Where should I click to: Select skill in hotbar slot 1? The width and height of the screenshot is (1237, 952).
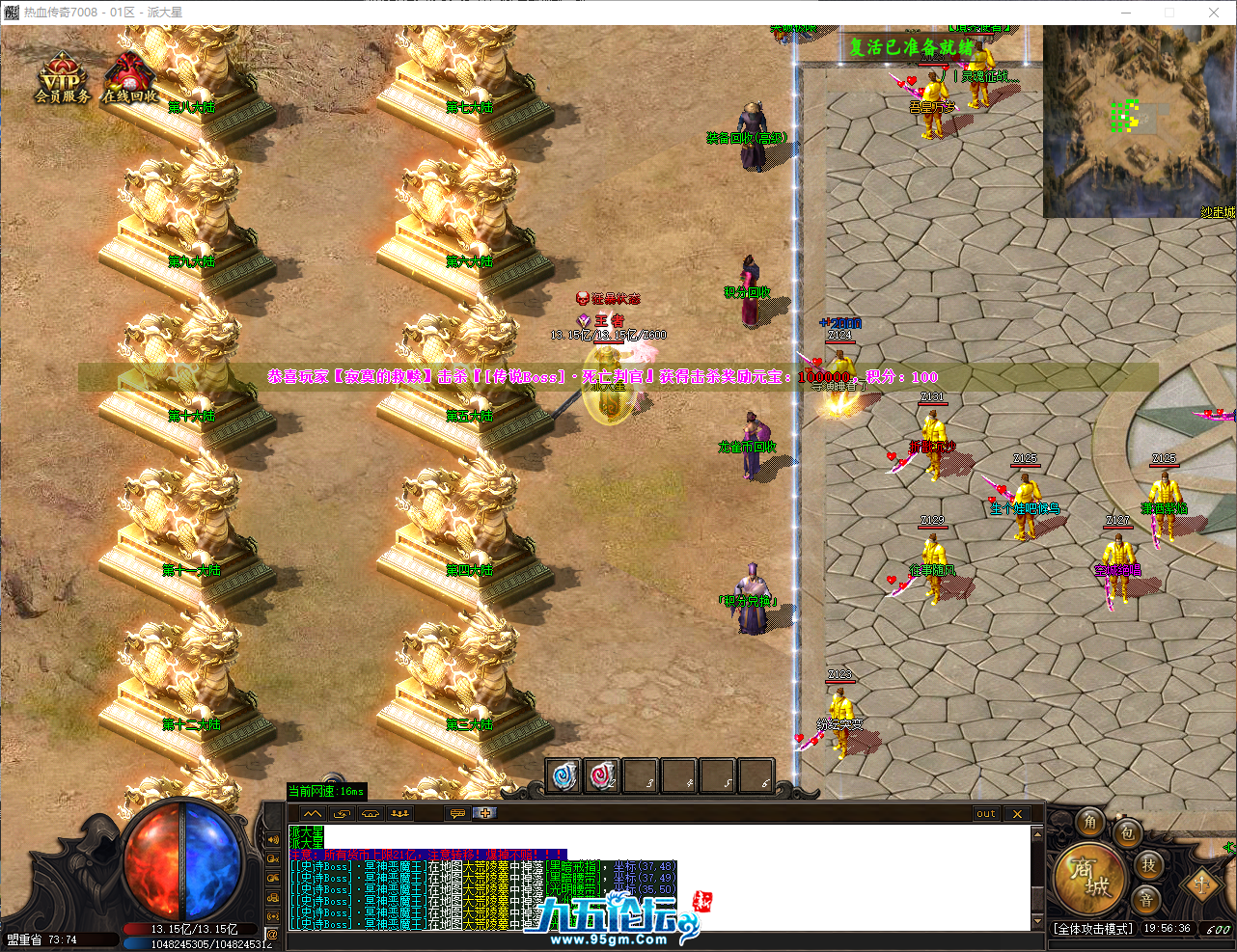[564, 775]
